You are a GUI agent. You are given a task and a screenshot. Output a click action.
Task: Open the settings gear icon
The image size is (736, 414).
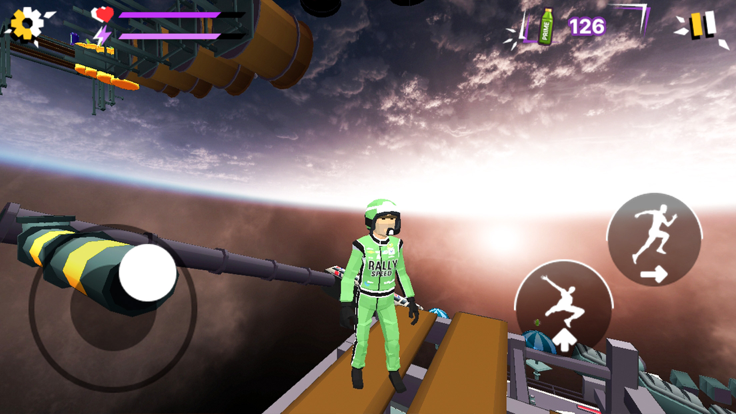pos(28,24)
